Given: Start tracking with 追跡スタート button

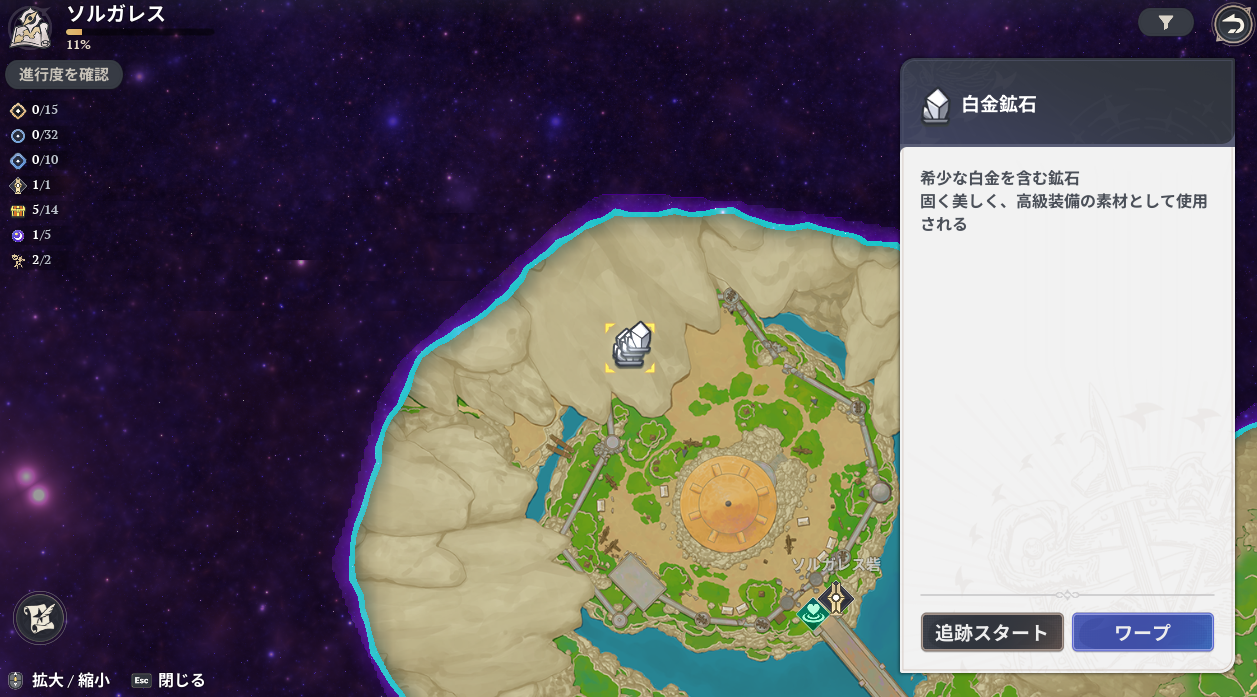Looking at the screenshot, I should tap(991, 632).
